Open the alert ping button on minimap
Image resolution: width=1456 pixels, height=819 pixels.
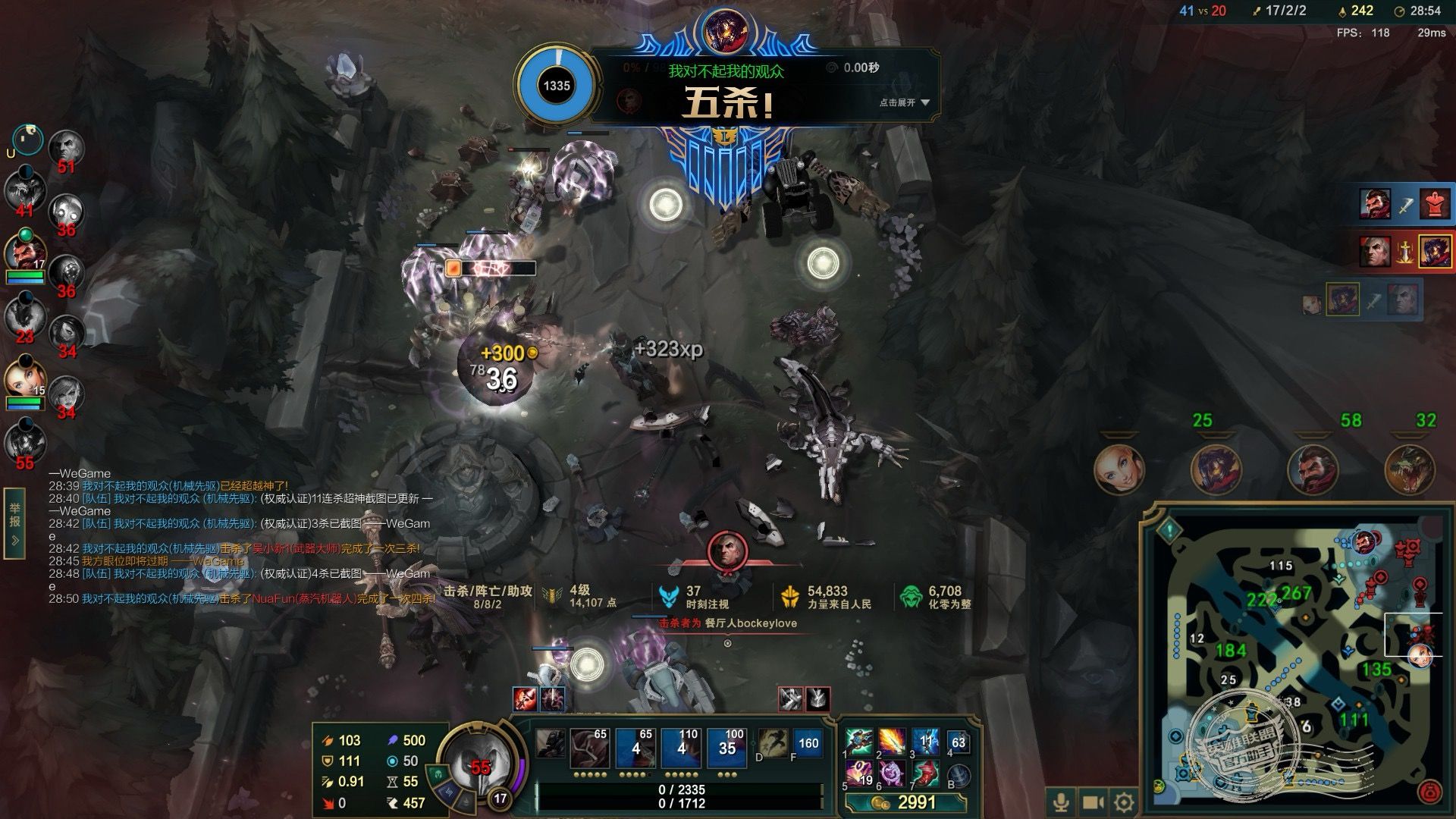pyautogui.click(x=1170, y=529)
